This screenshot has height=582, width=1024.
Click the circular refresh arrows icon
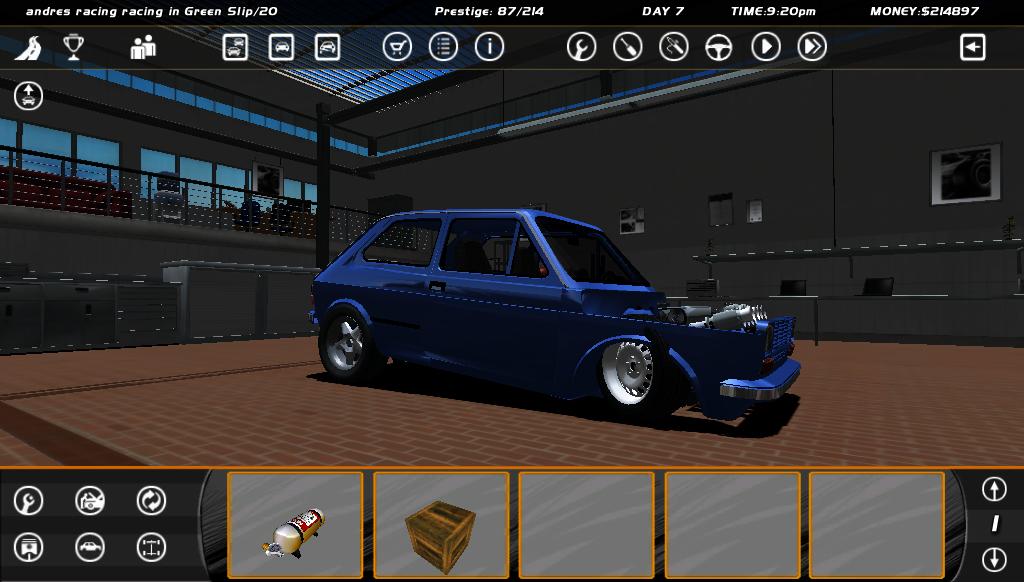pyautogui.click(x=151, y=500)
